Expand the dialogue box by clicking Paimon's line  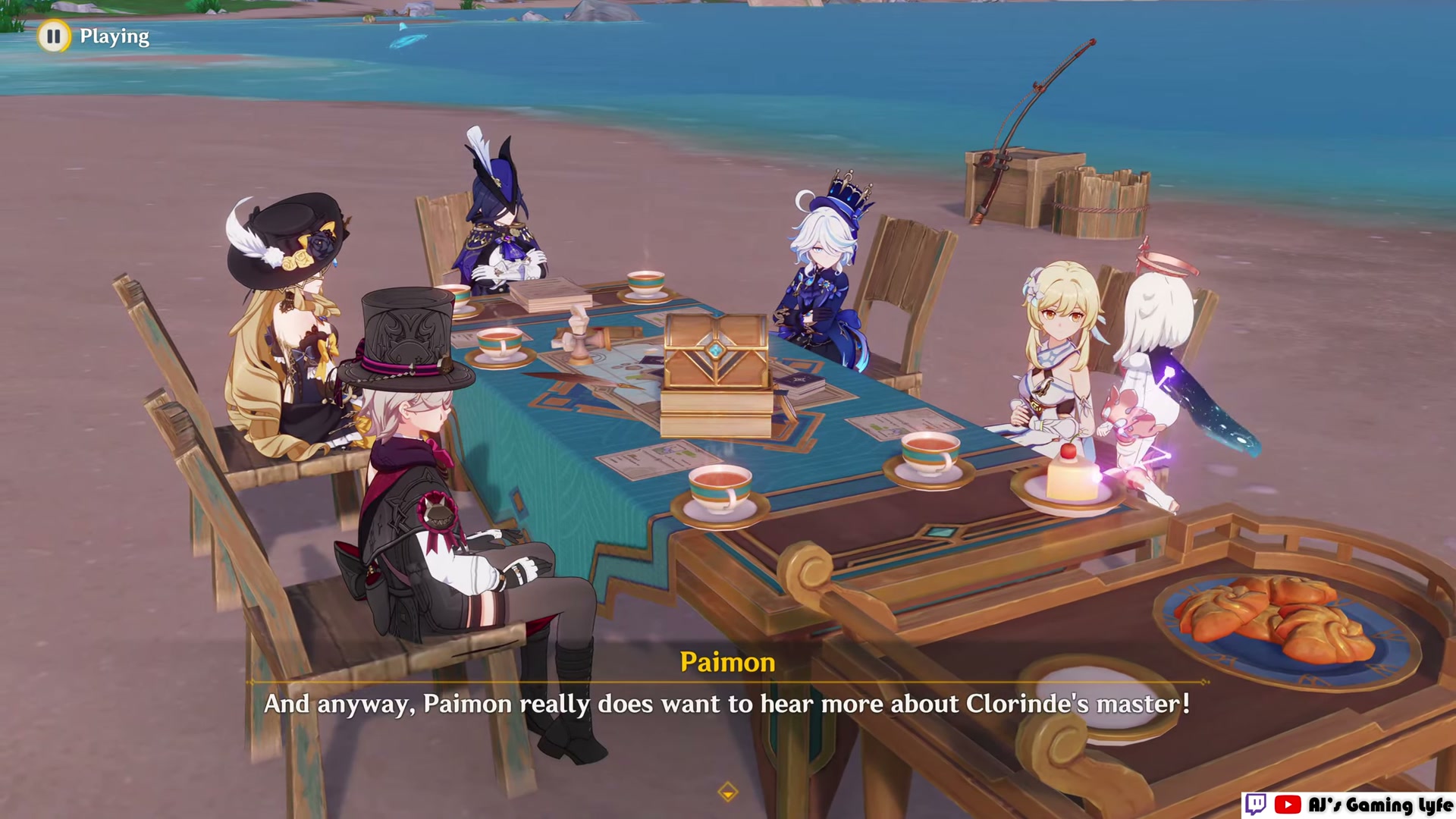click(x=728, y=704)
